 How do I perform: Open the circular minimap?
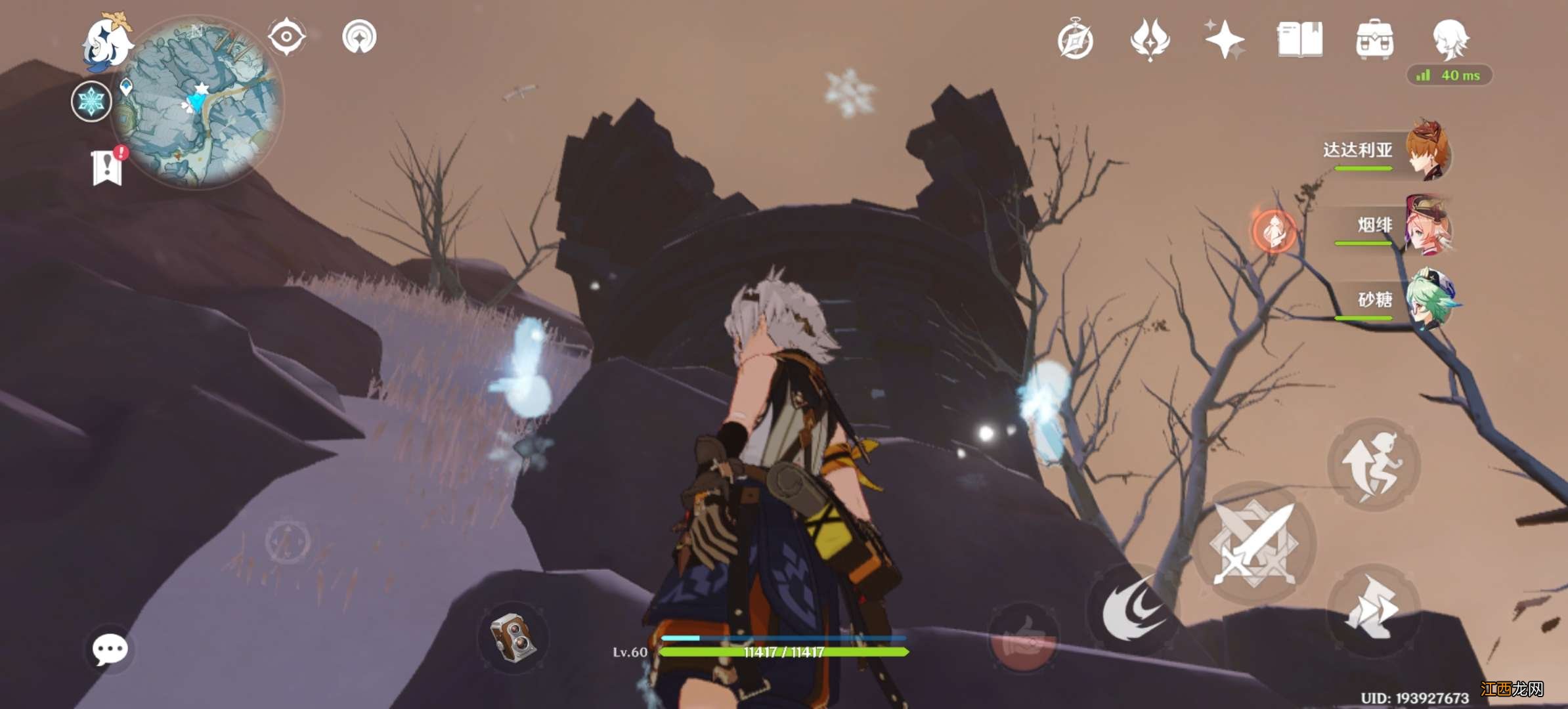(x=197, y=102)
